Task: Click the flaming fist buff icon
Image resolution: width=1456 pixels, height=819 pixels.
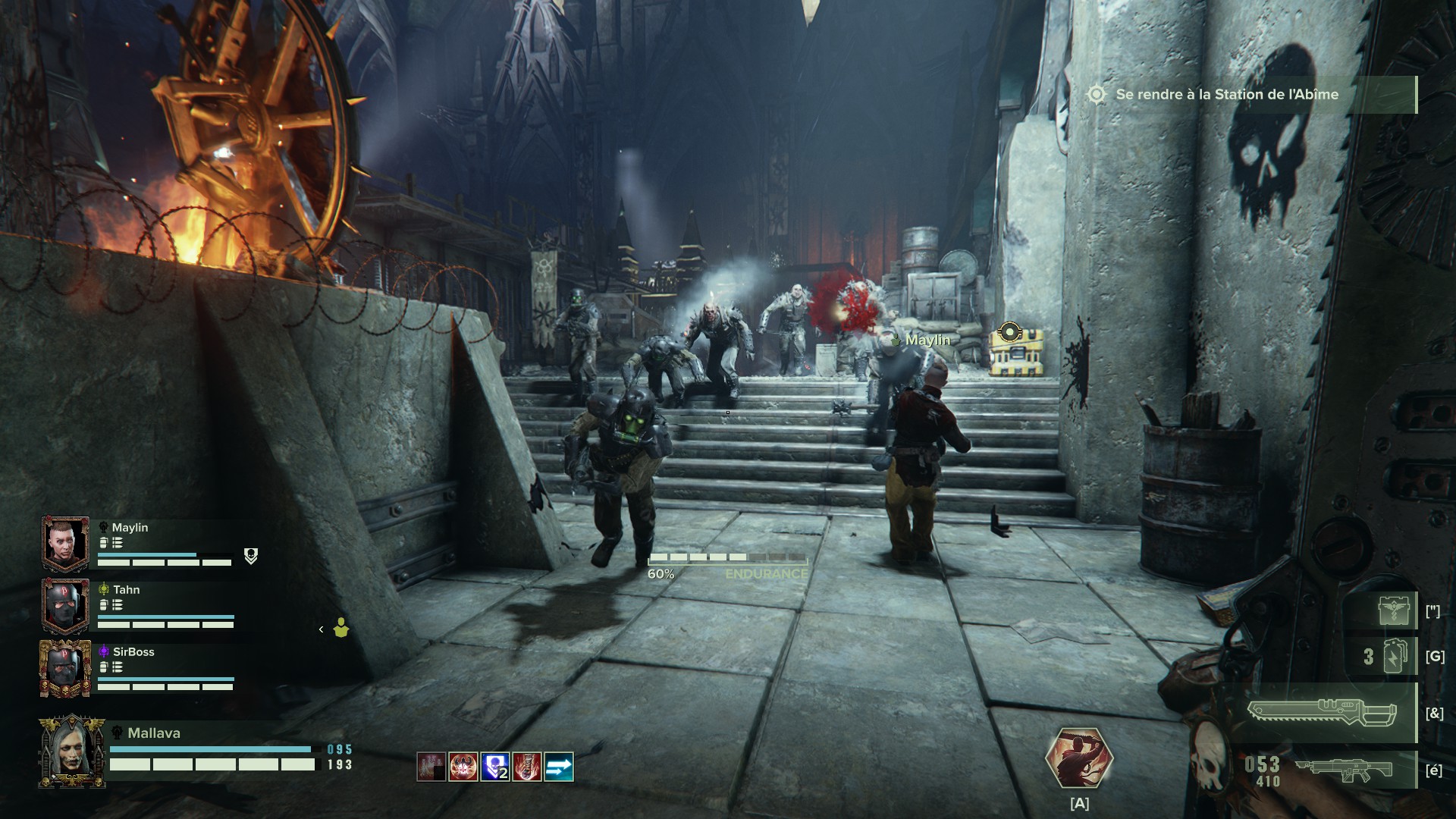Action: pyautogui.click(x=527, y=767)
